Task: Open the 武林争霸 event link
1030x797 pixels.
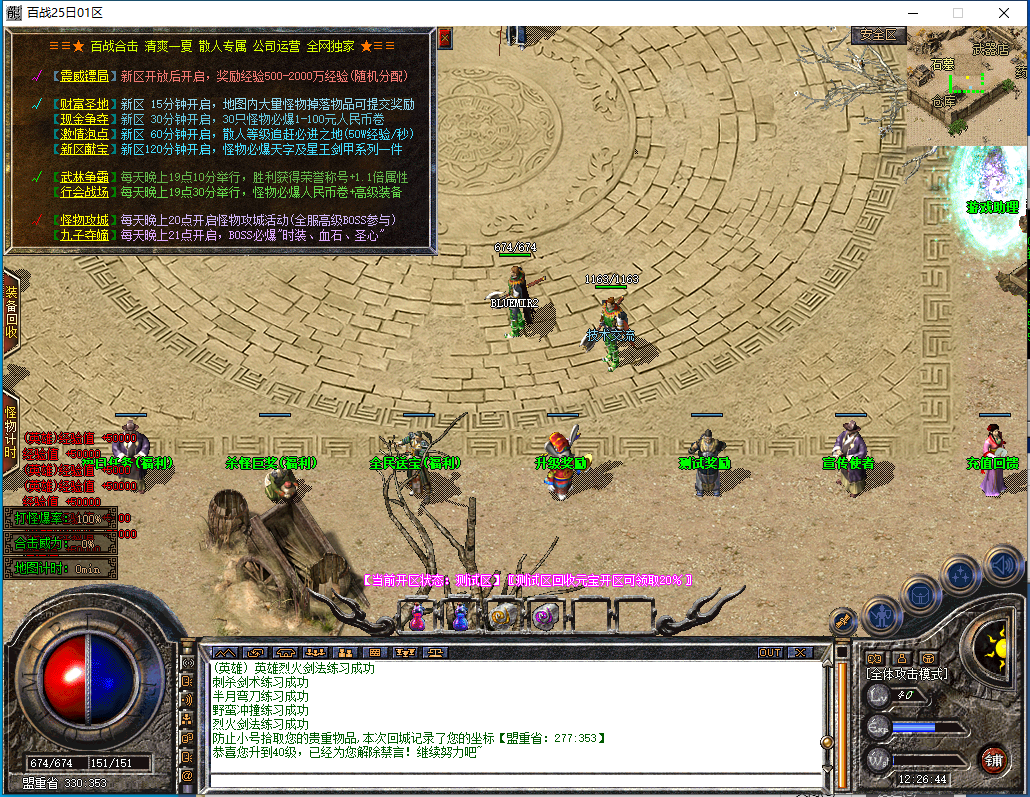Action: pos(83,177)
